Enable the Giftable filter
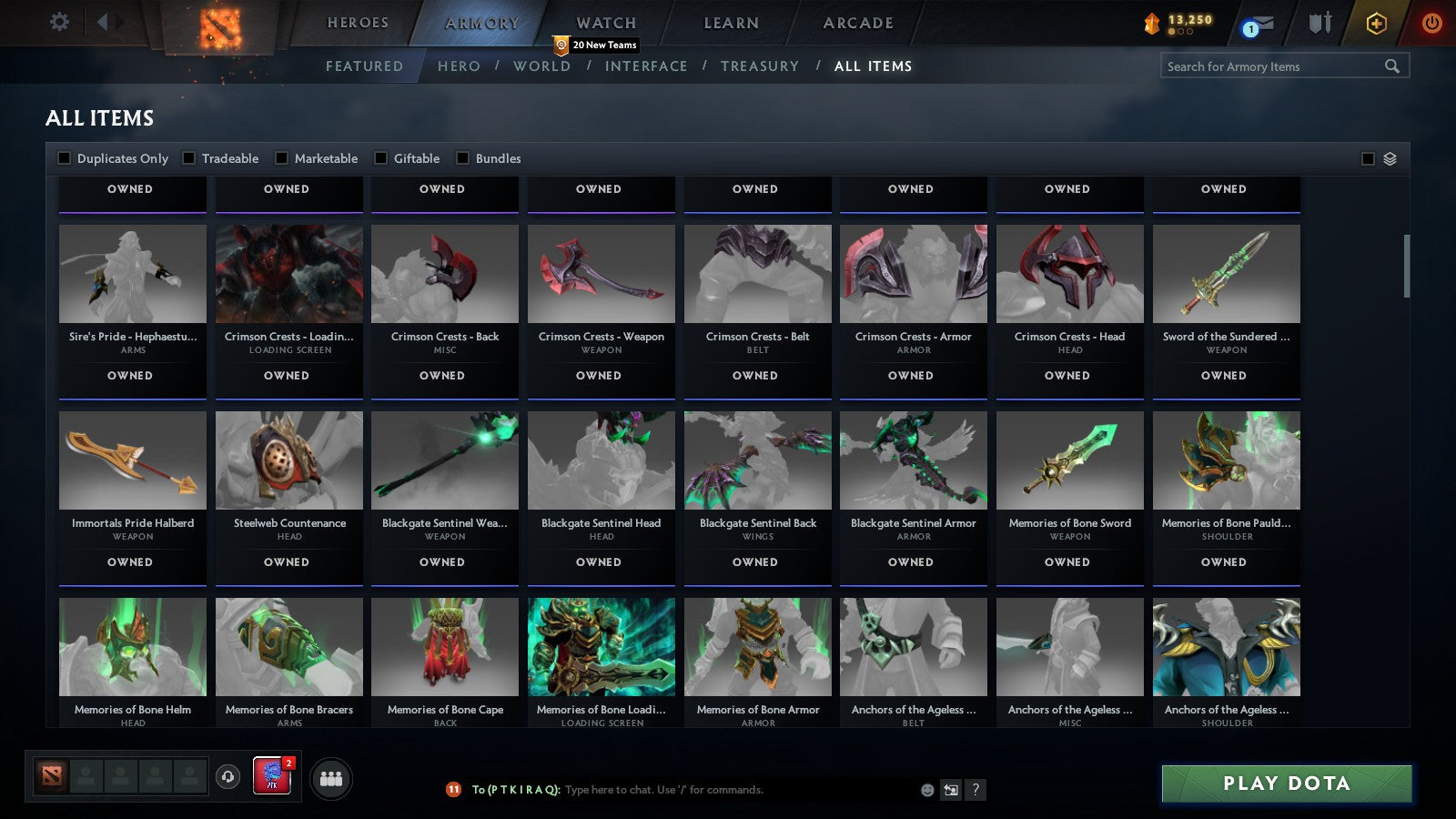Image resolution: width=1456 pixels, height=819 pixels. pyautogui.click(x=381, y=157)
